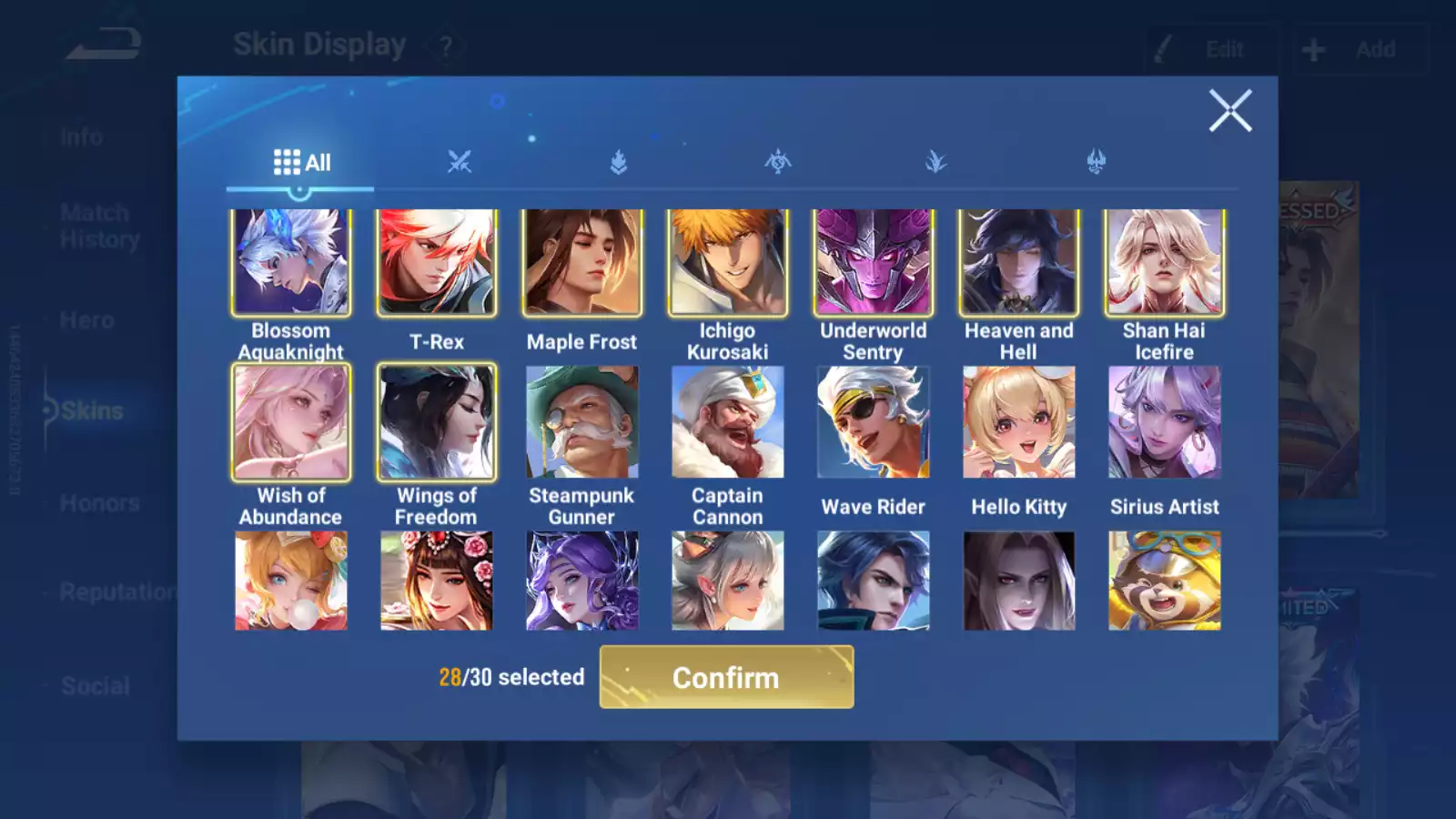The height and width of the screenshot is (819, 1456).
Task: Open the tank role filter
Action: (617, 162)
